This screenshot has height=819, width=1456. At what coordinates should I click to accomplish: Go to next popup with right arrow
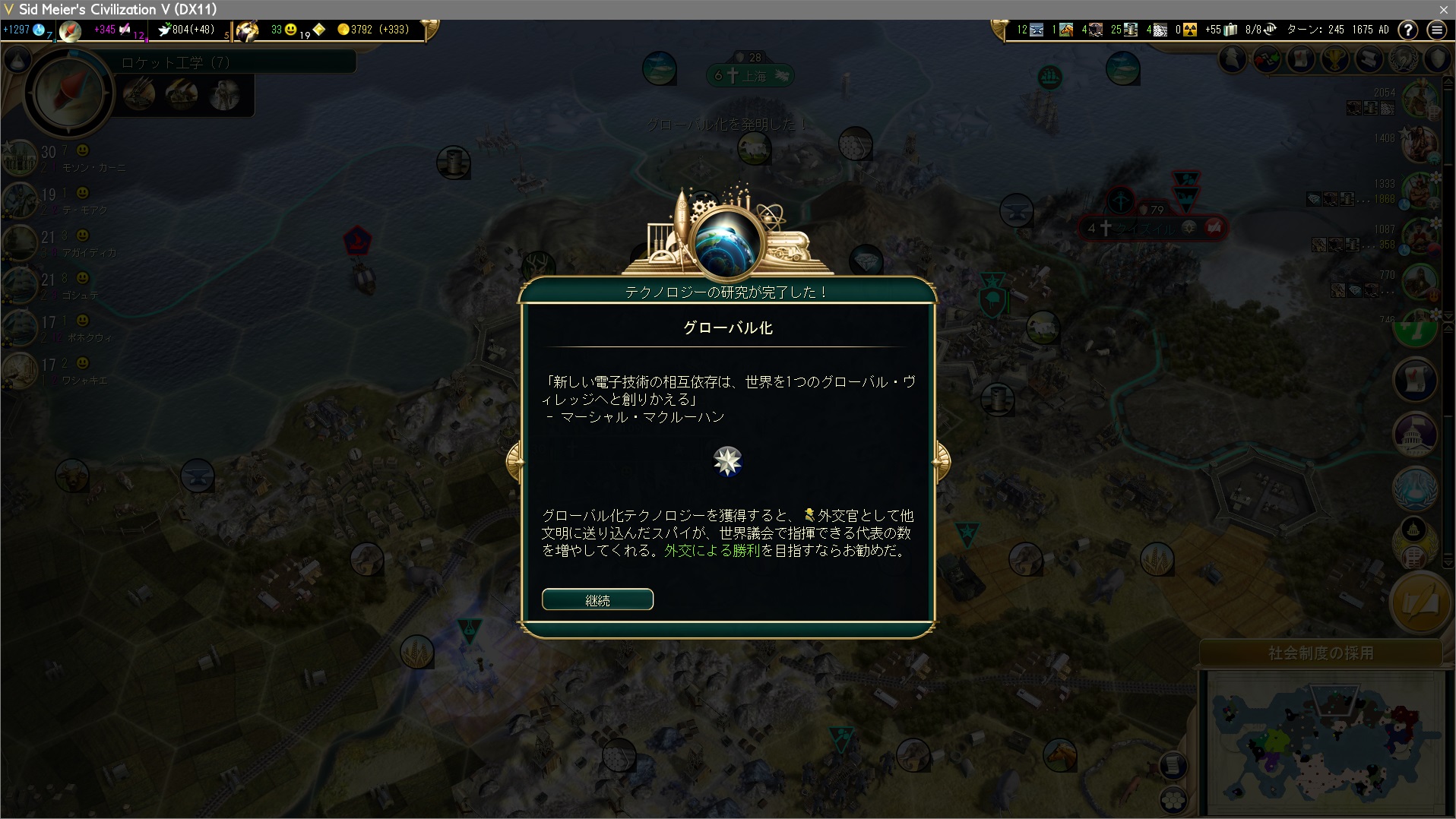point(942,460)
